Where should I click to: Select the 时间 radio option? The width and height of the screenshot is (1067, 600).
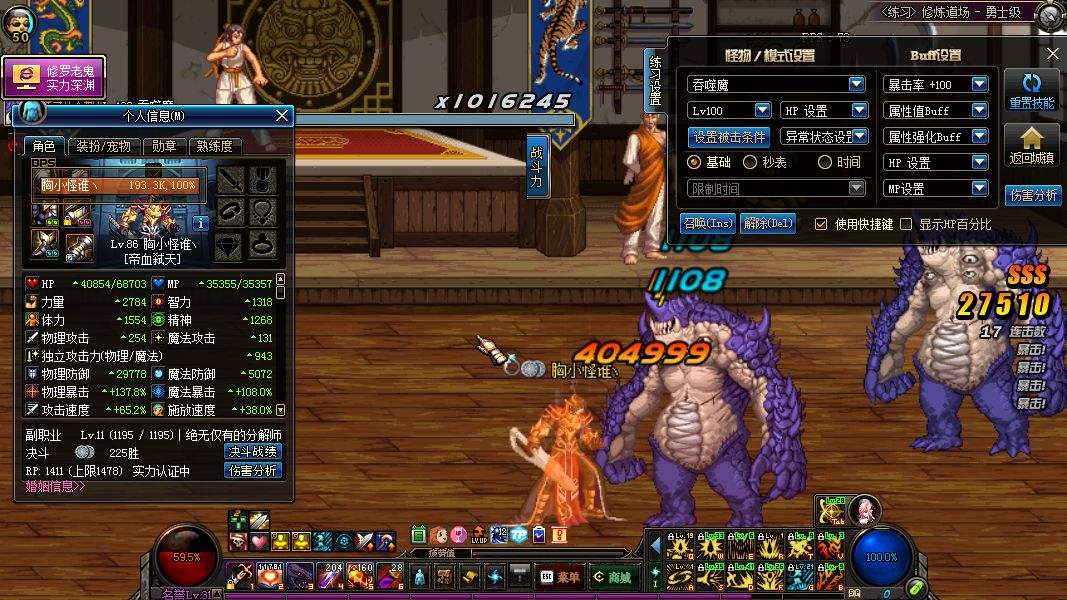click(x=825, y=162)
